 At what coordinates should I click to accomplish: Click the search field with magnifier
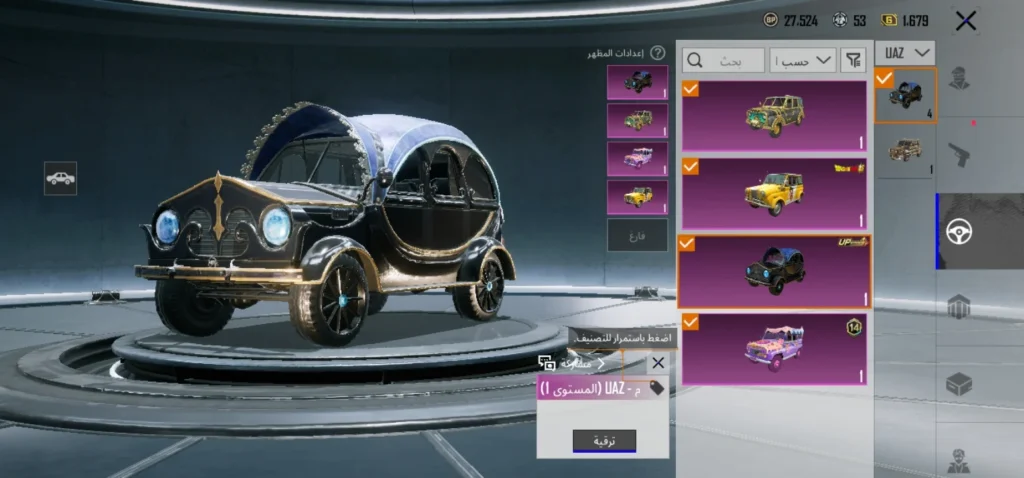coord(724,61)
